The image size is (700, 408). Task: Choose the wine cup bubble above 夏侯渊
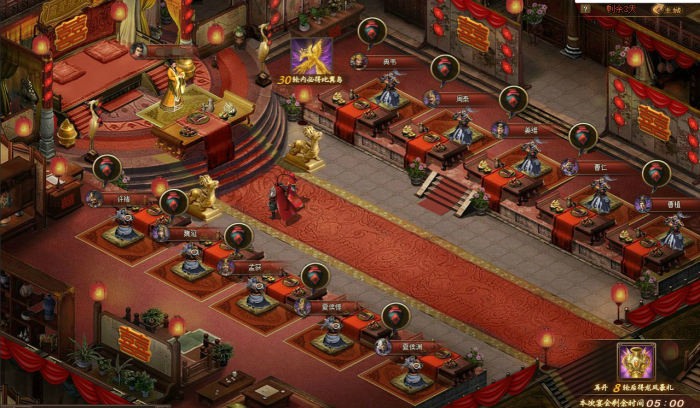[x=395, y=316]
